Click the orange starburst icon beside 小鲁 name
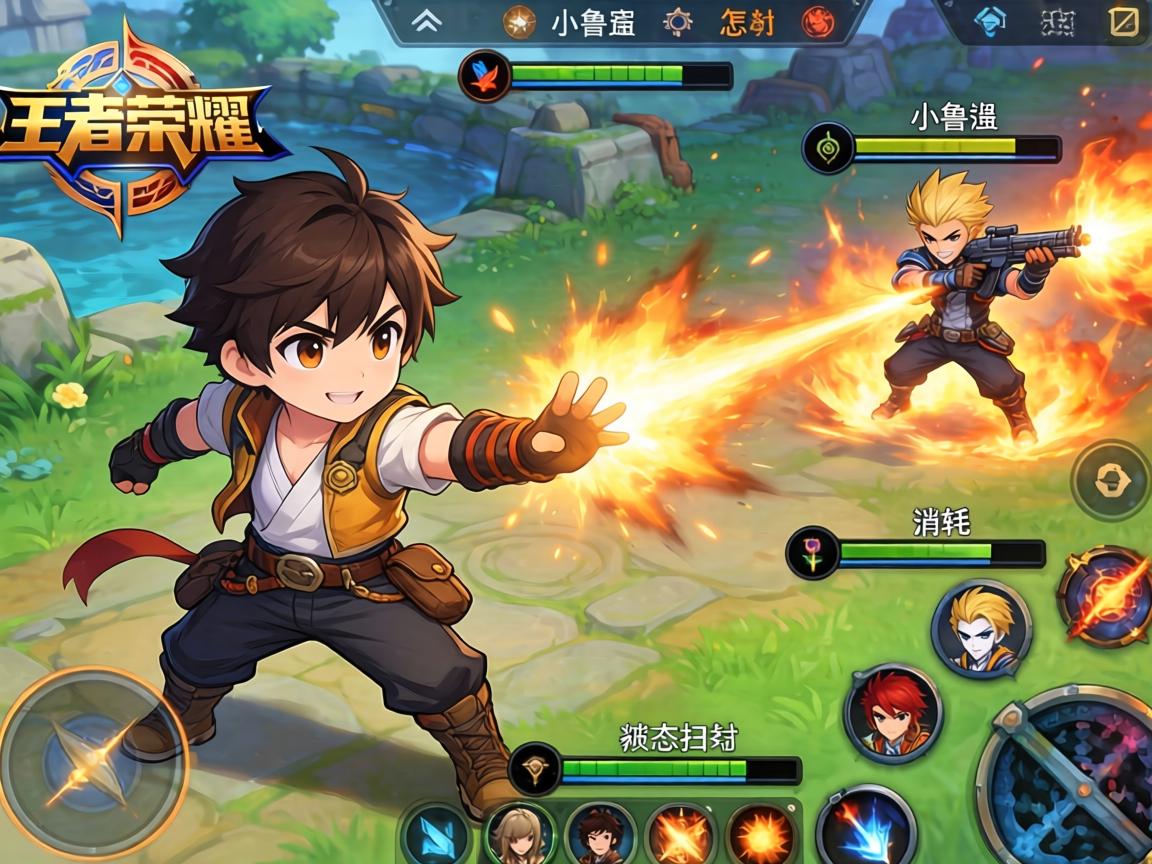This screenshot has height=864, width=1152. [519, 22]
